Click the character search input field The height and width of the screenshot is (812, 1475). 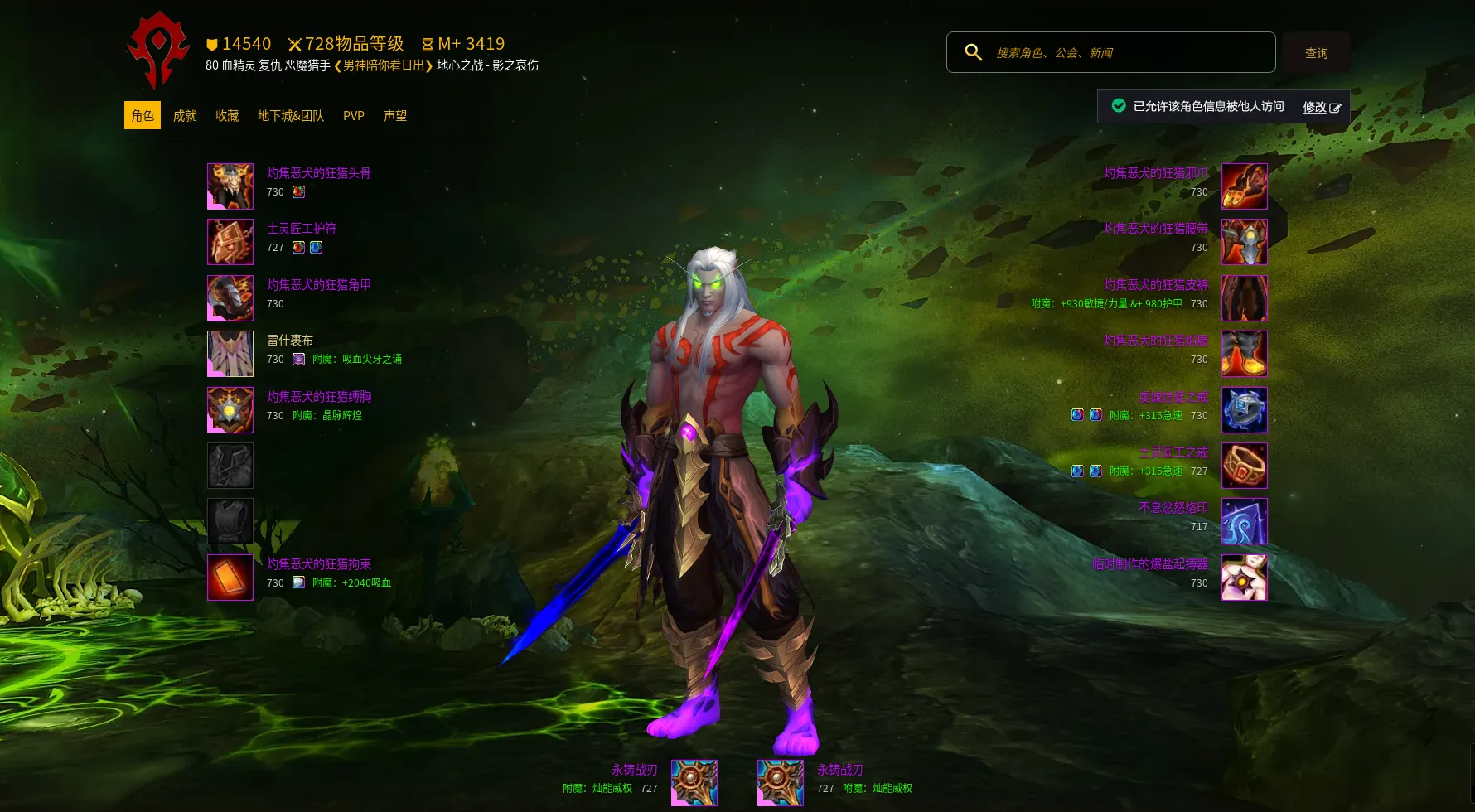1127,53
